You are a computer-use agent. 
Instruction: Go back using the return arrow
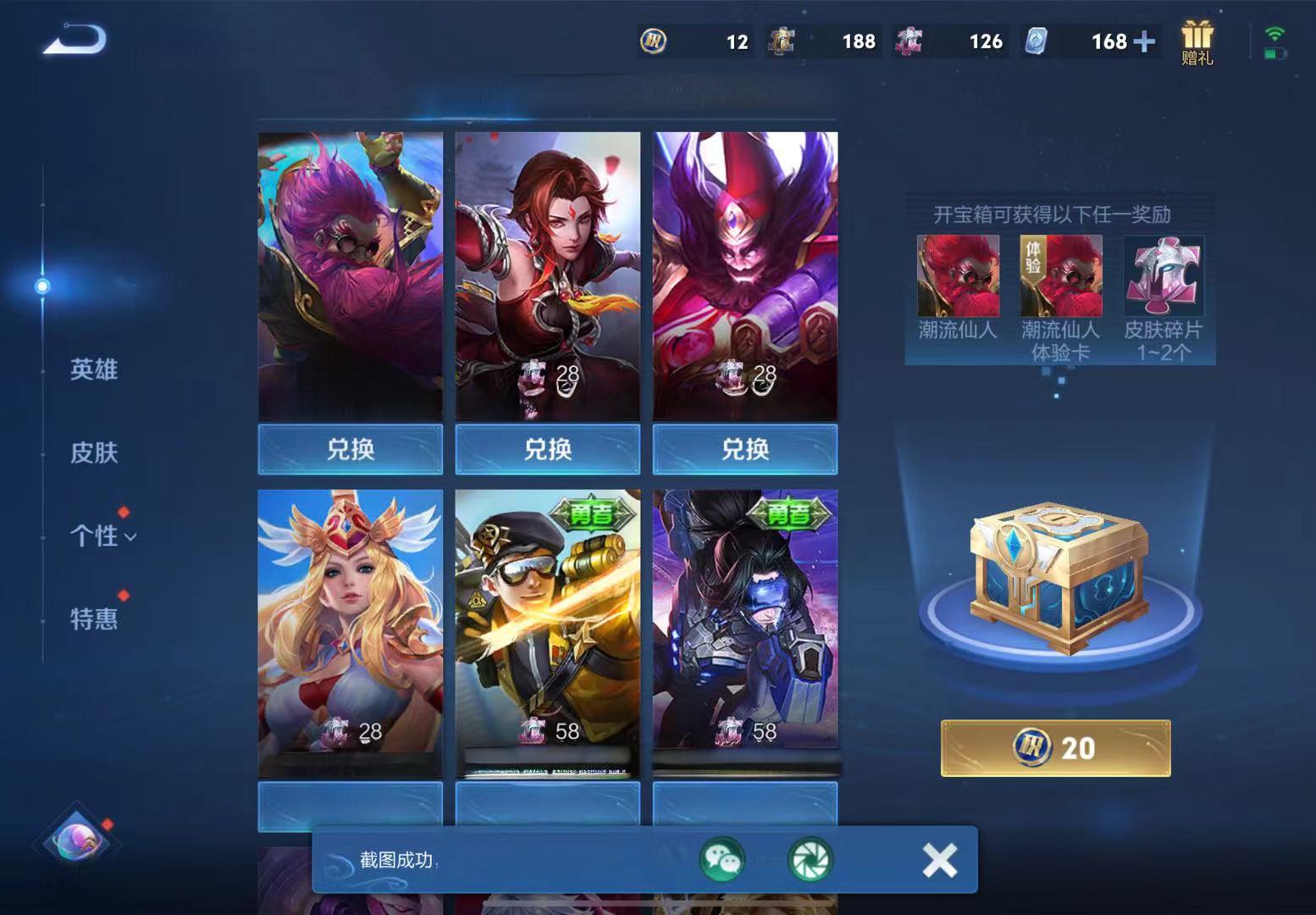click(75, 40)
